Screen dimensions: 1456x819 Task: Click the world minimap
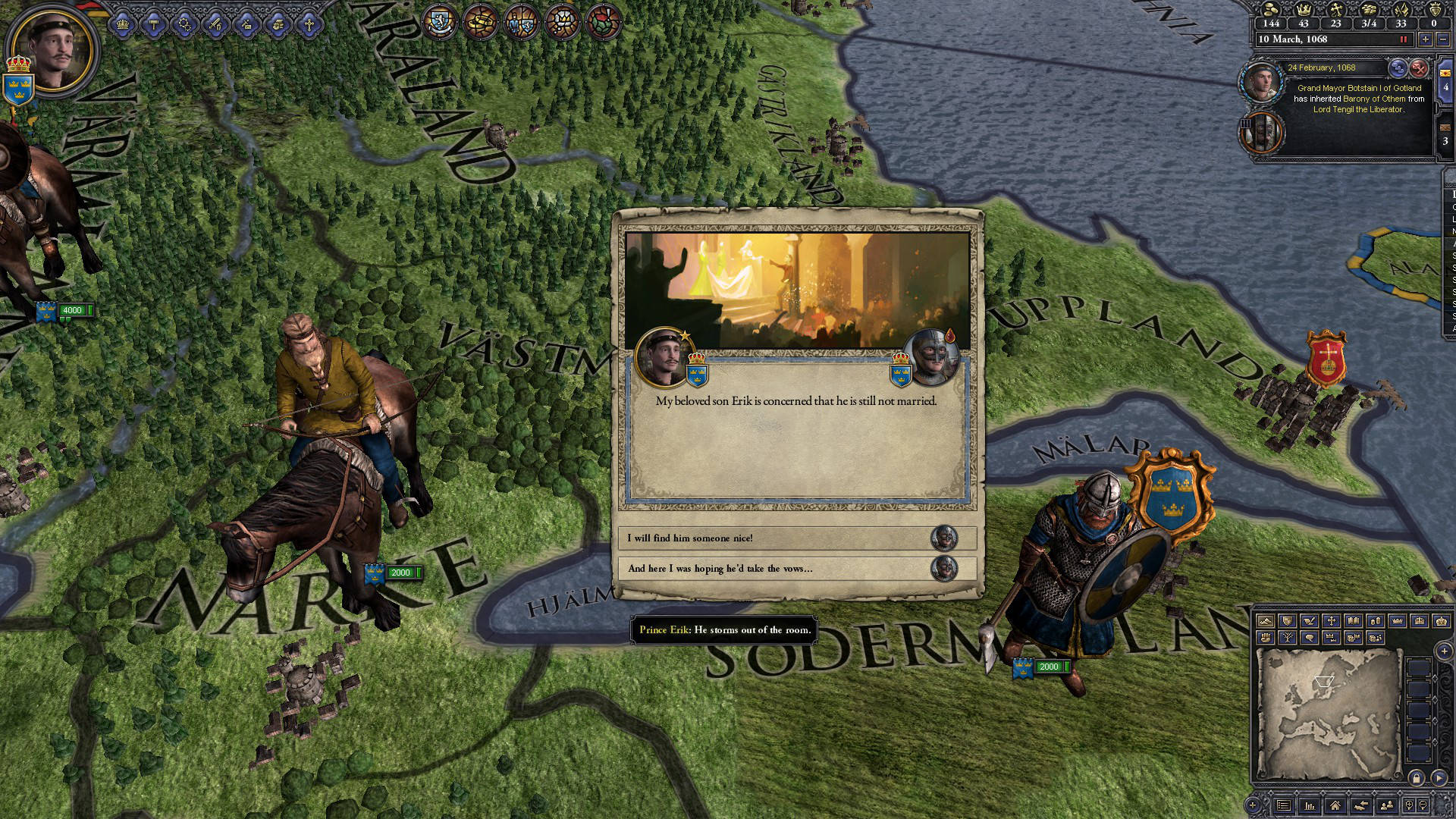click(x=1327, y=713)
